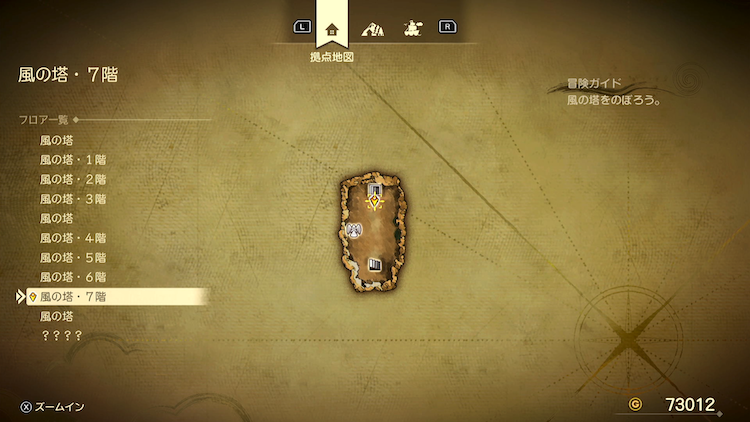The height and width of the screenshot is (422, 750).
Task: Click the winged statue marker on the map
Action: tap(354, 231)
